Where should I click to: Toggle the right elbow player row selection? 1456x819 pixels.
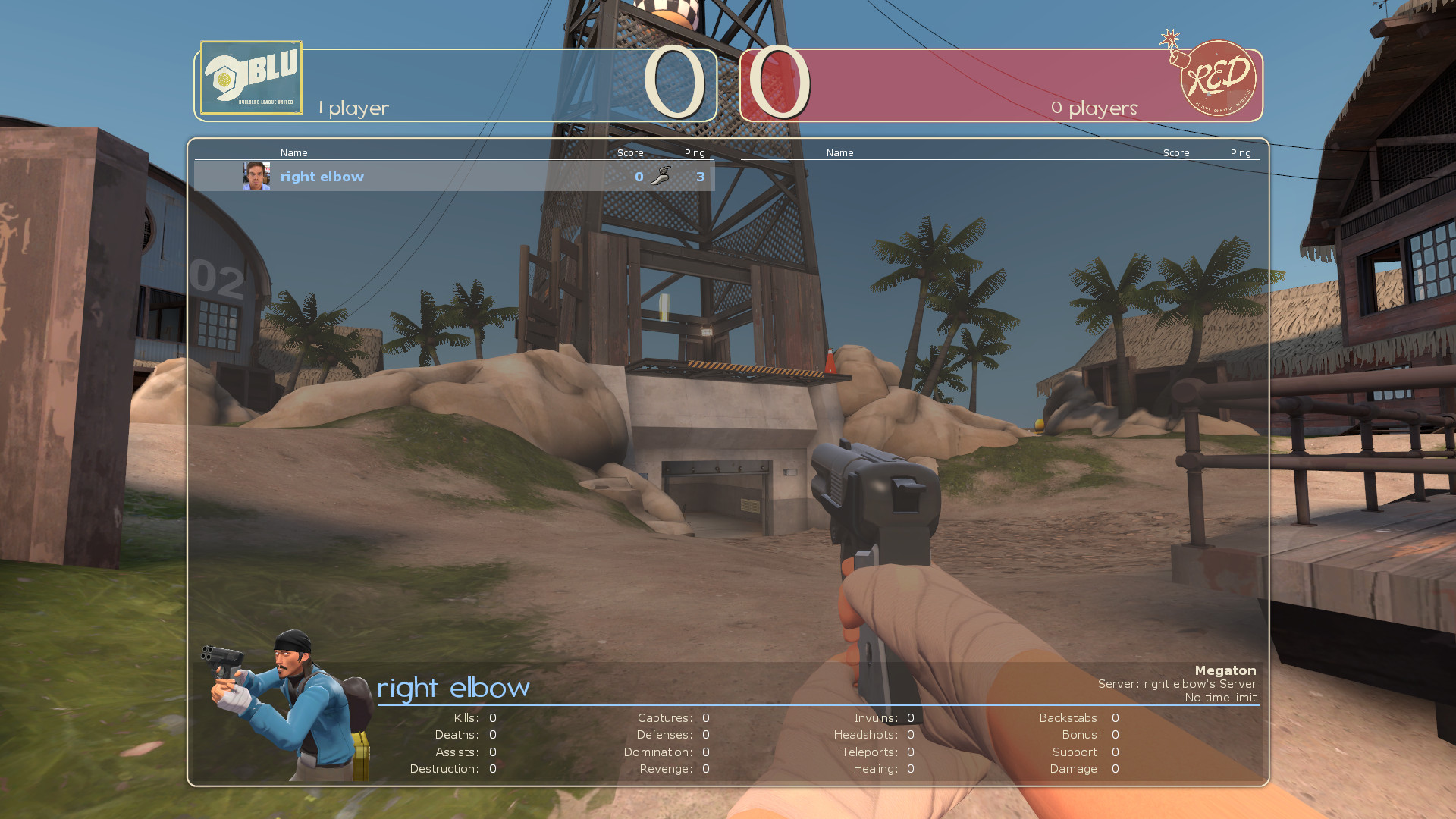[455, 176]
